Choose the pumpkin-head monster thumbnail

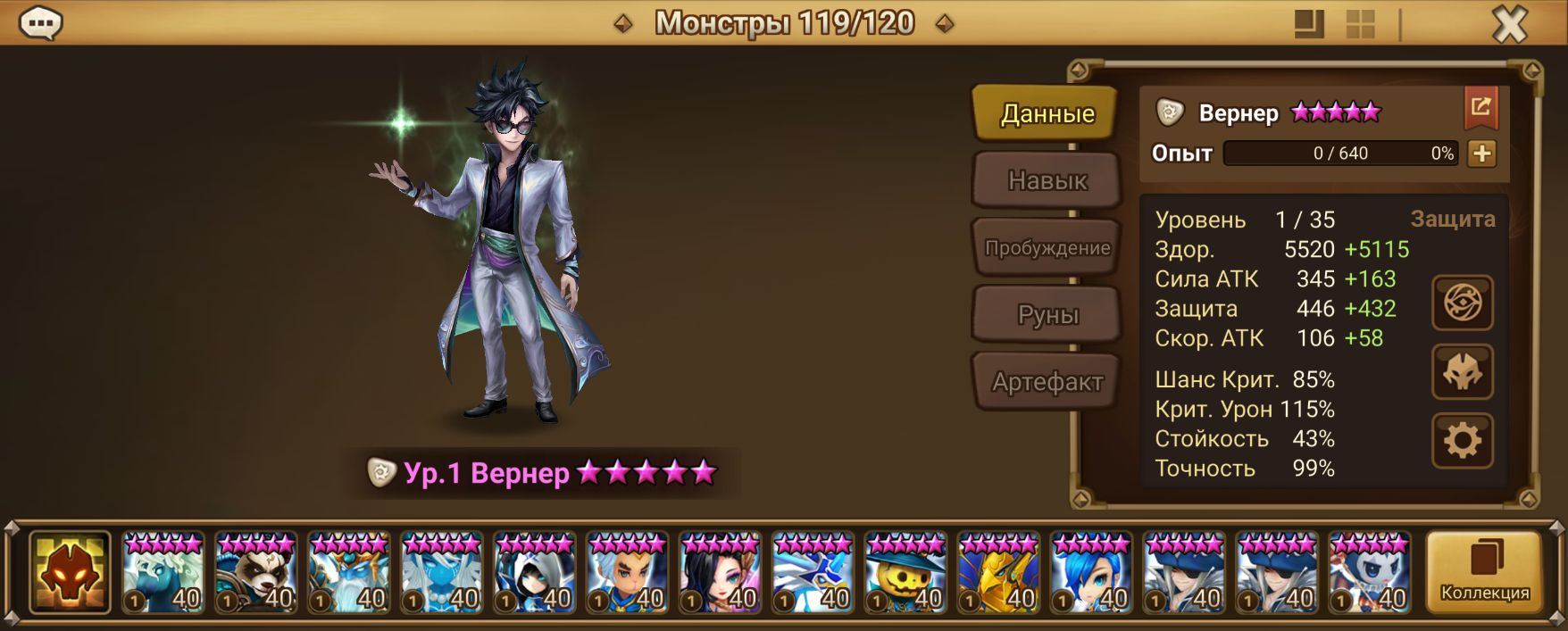[x=906, y=573]
